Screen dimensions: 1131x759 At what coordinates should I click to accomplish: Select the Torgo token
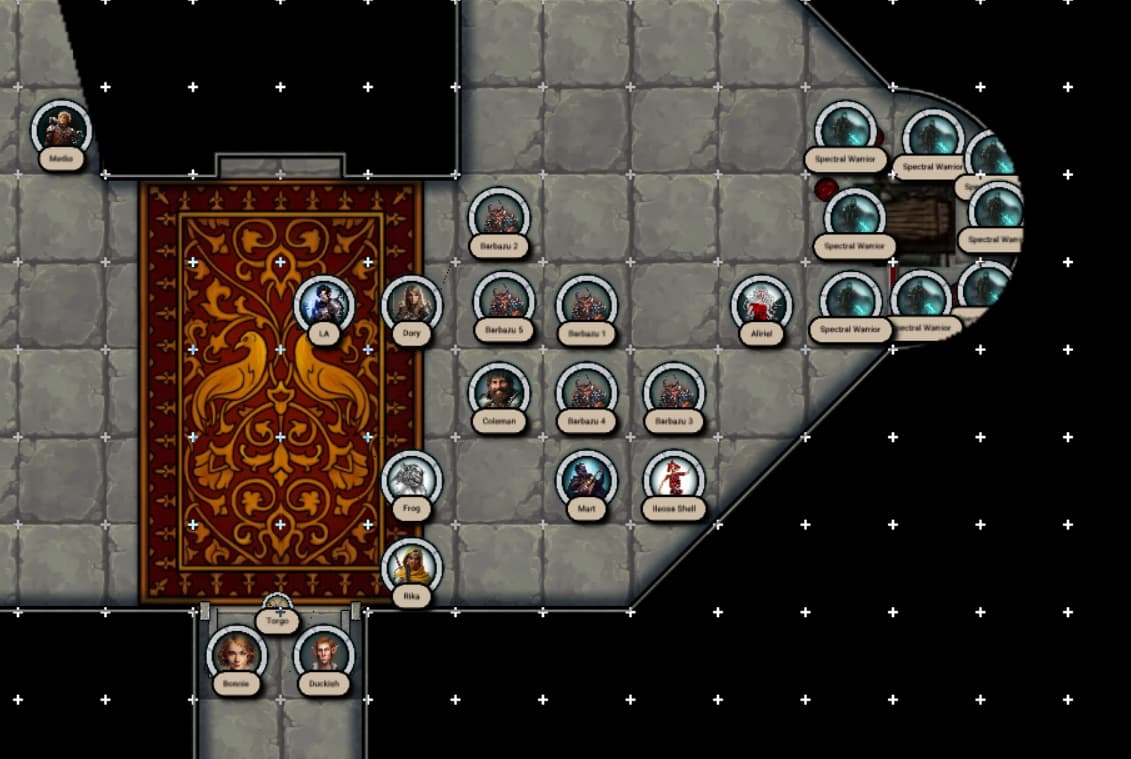277,608
